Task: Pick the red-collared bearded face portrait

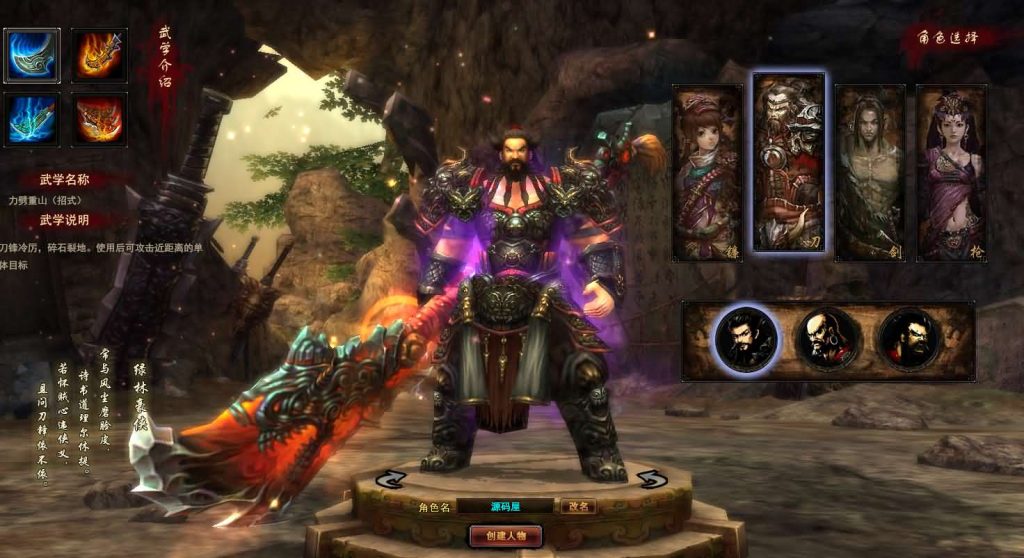Action: [909, 339]
